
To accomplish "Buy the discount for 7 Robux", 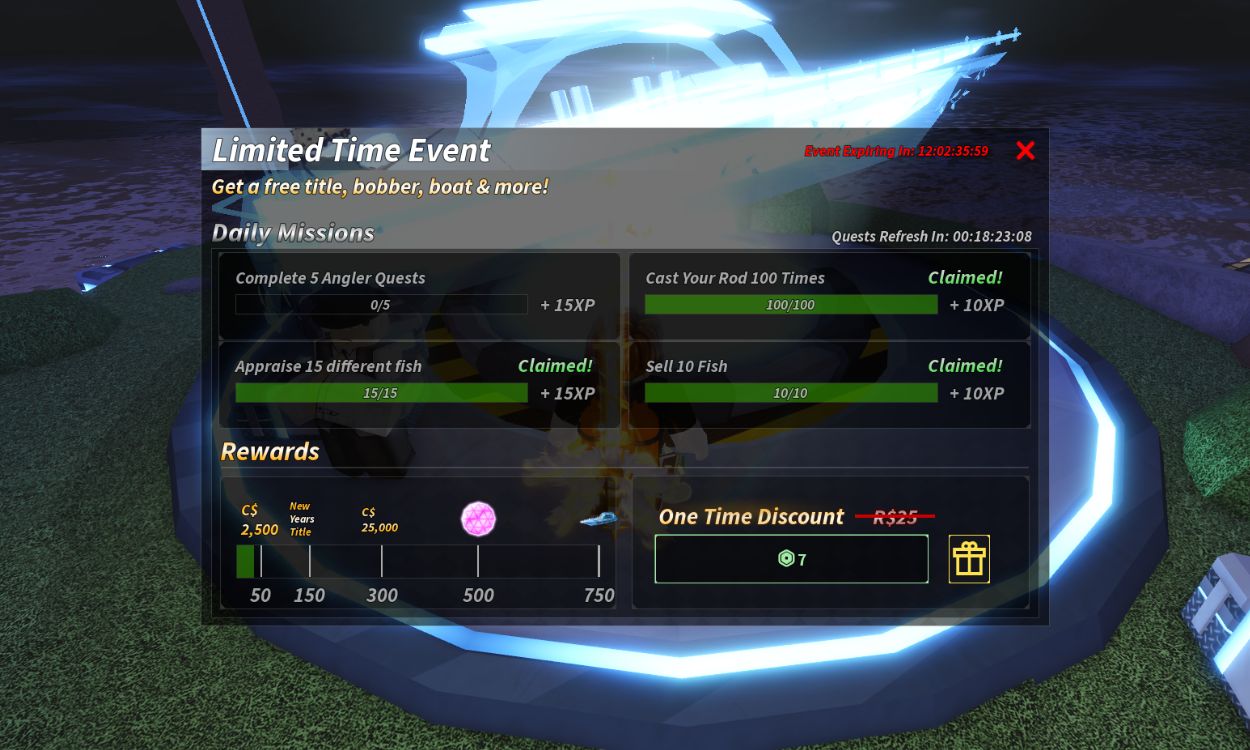I will pyautogui.click(x=791, y=559).
